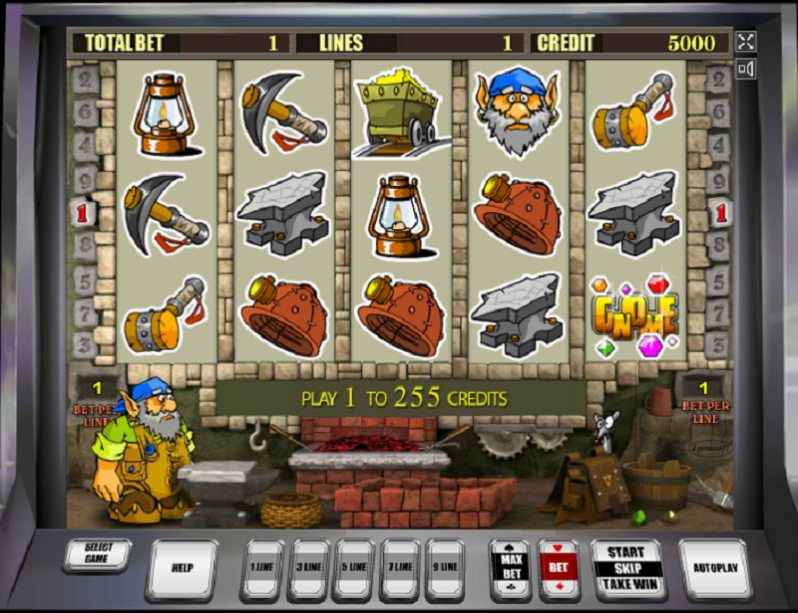Choose the 1 Line button
This screenshot has width=798, height=613.
pos(262,569)
